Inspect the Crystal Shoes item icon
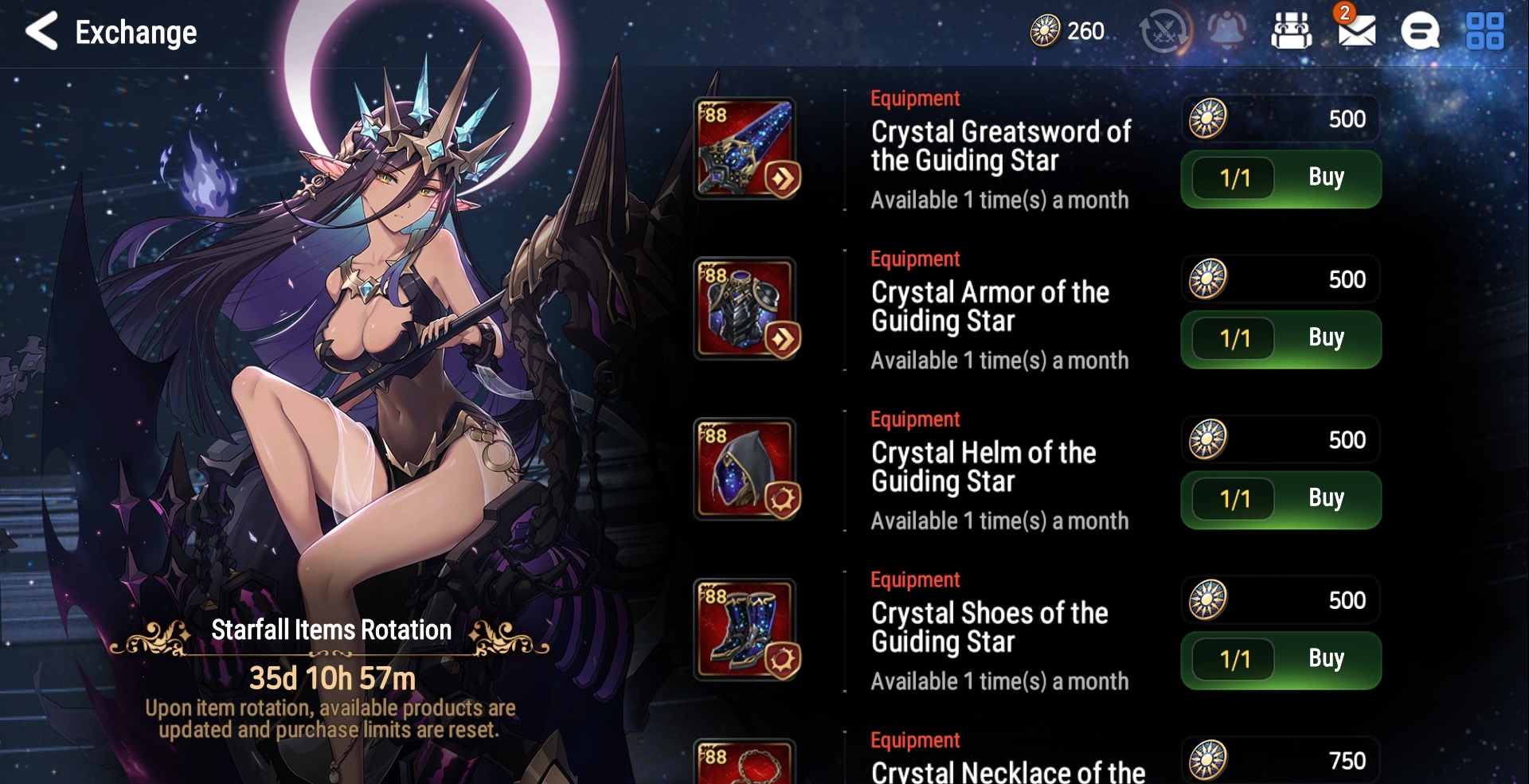This screenshot has width=1529, height=784. (x=746, y=630)
